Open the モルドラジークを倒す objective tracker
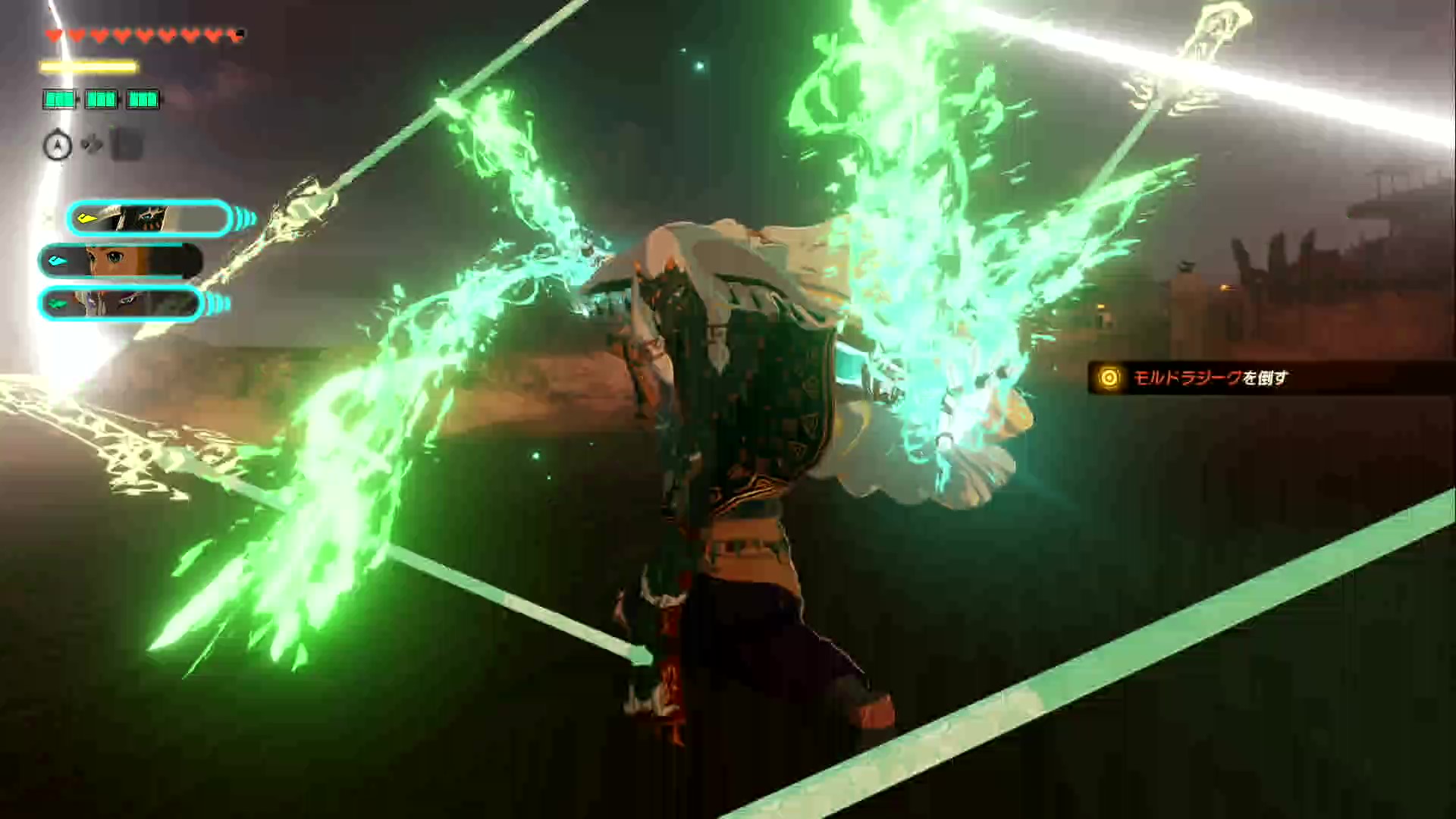This screenshot has height=819, width=1456. click(x=1209, y=378)
